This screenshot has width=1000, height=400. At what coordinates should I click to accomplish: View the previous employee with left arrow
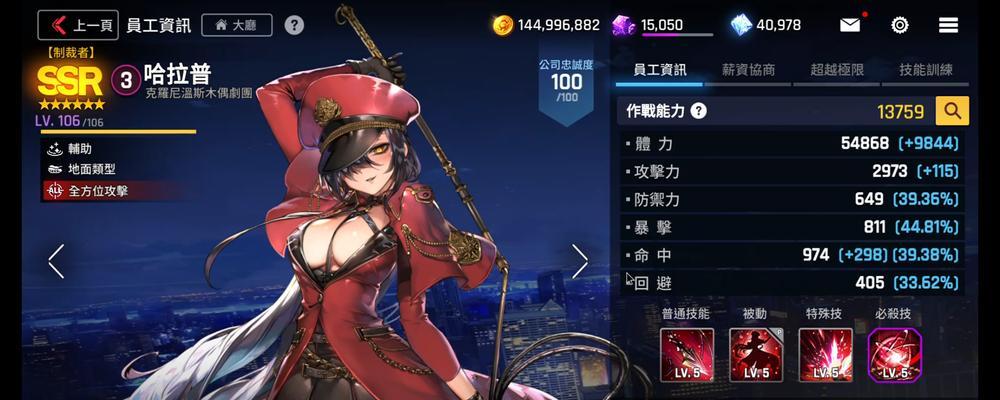coord(56,261)
